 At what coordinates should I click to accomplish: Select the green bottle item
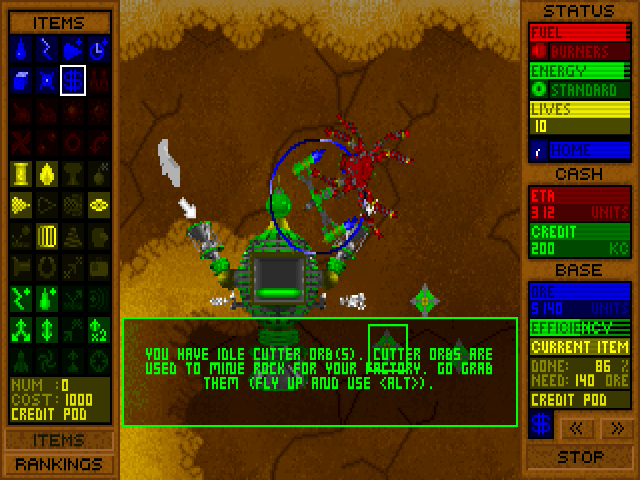tap(46, 298)
